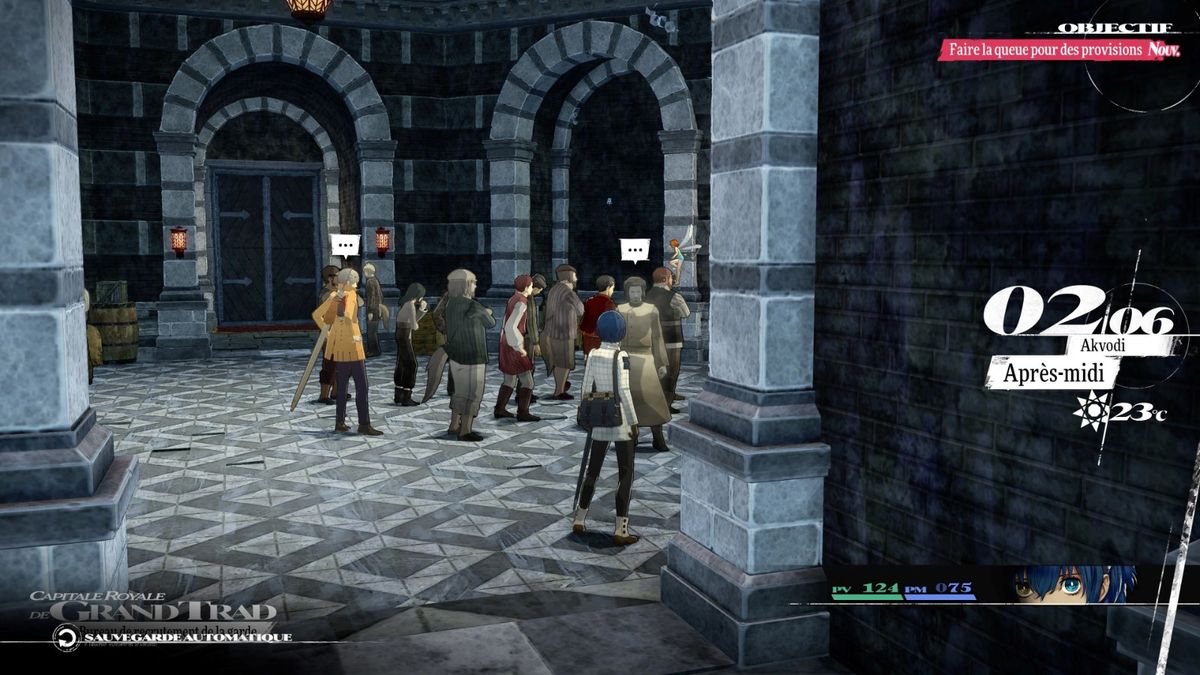Screen dimensions: 1200x675
Task: Click the speech bubble above the yellow-coated character
Action: [x=345, y=245]
